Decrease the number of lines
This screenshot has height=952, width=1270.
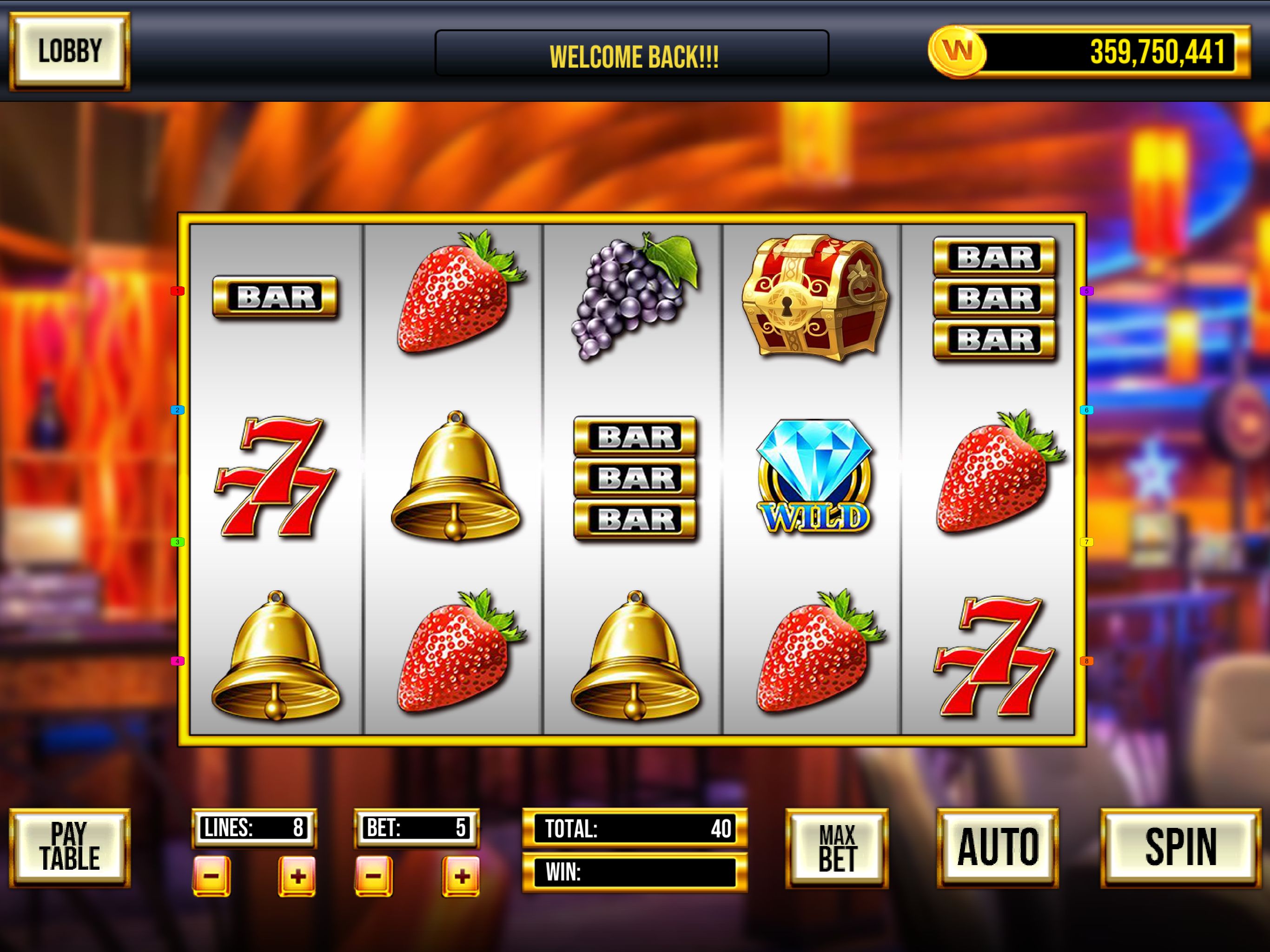[x=212, y=876]
